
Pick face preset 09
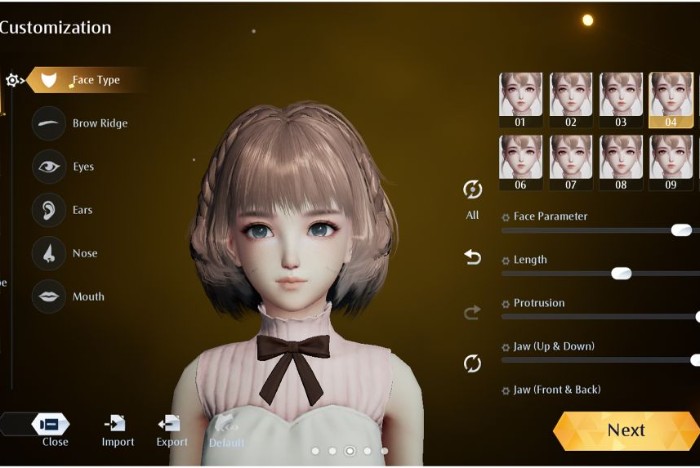(x=671, y=162)
